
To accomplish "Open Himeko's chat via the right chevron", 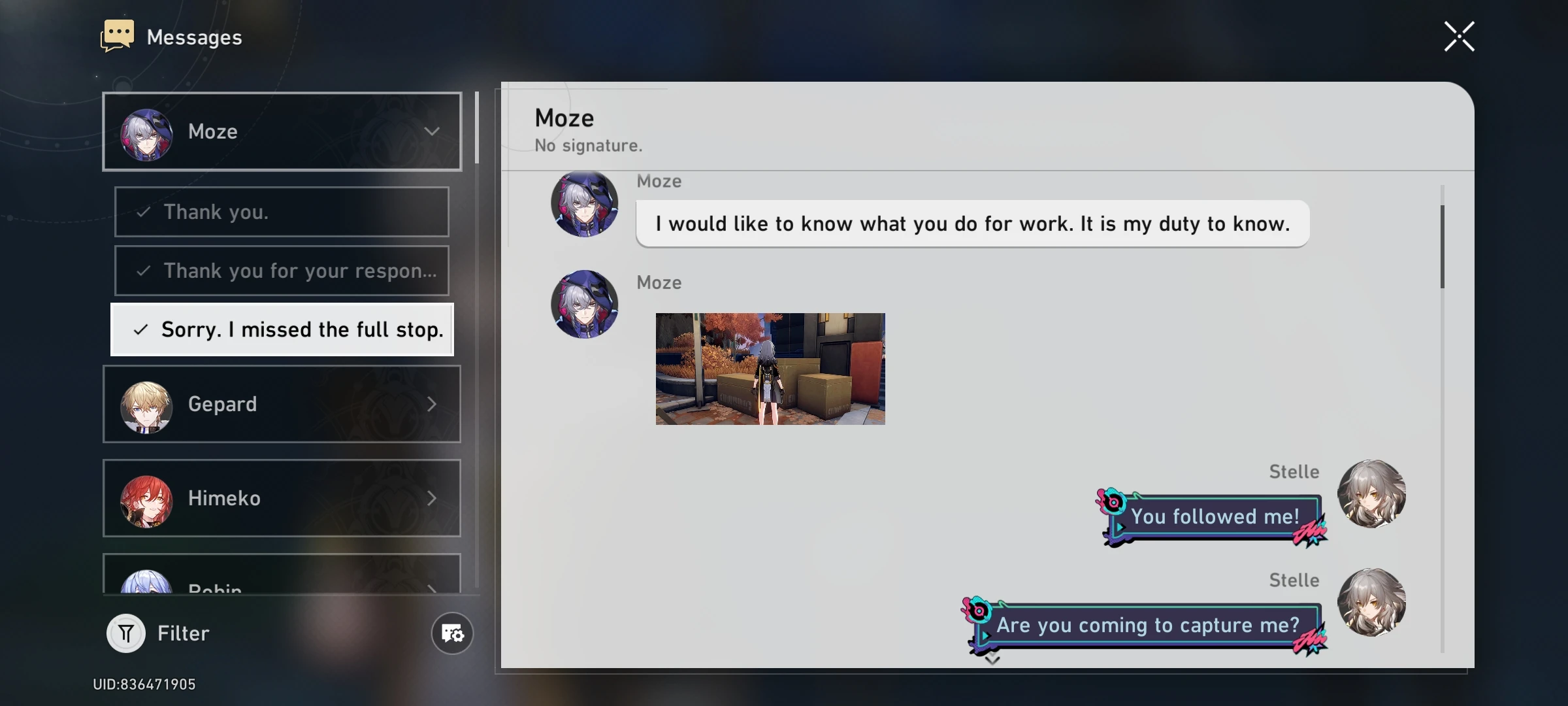I will 433,498.
